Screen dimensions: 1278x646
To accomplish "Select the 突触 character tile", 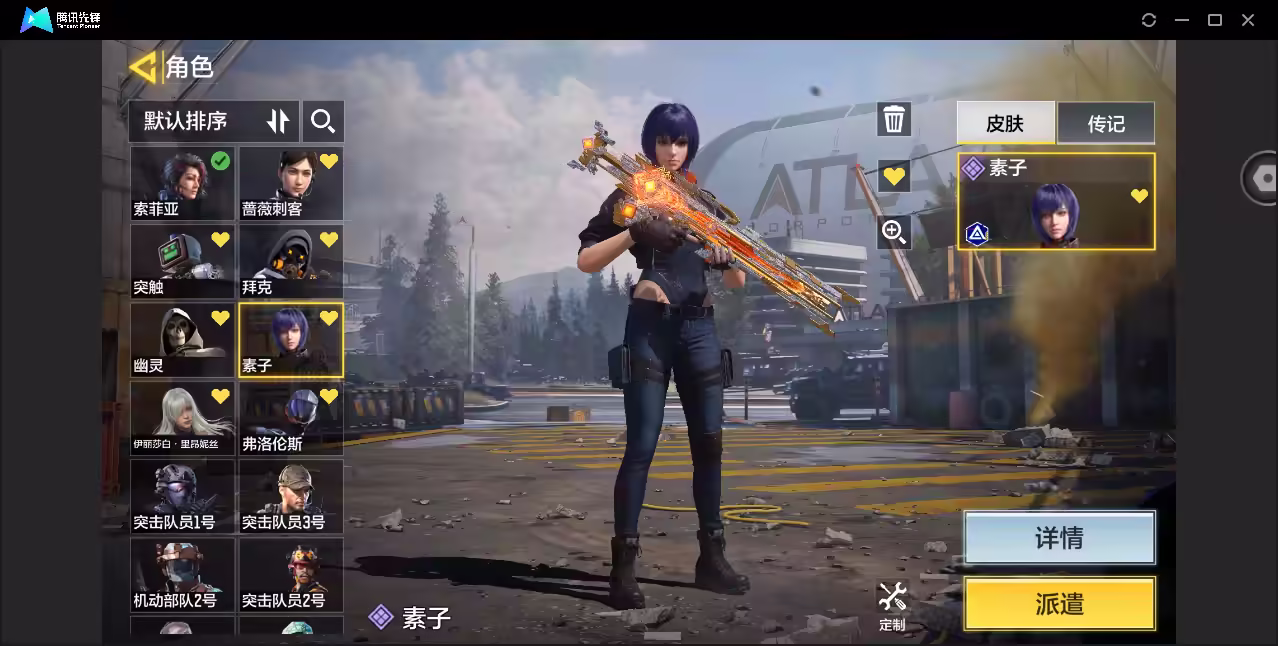I will pyautogui.click(x=182, y=262).
